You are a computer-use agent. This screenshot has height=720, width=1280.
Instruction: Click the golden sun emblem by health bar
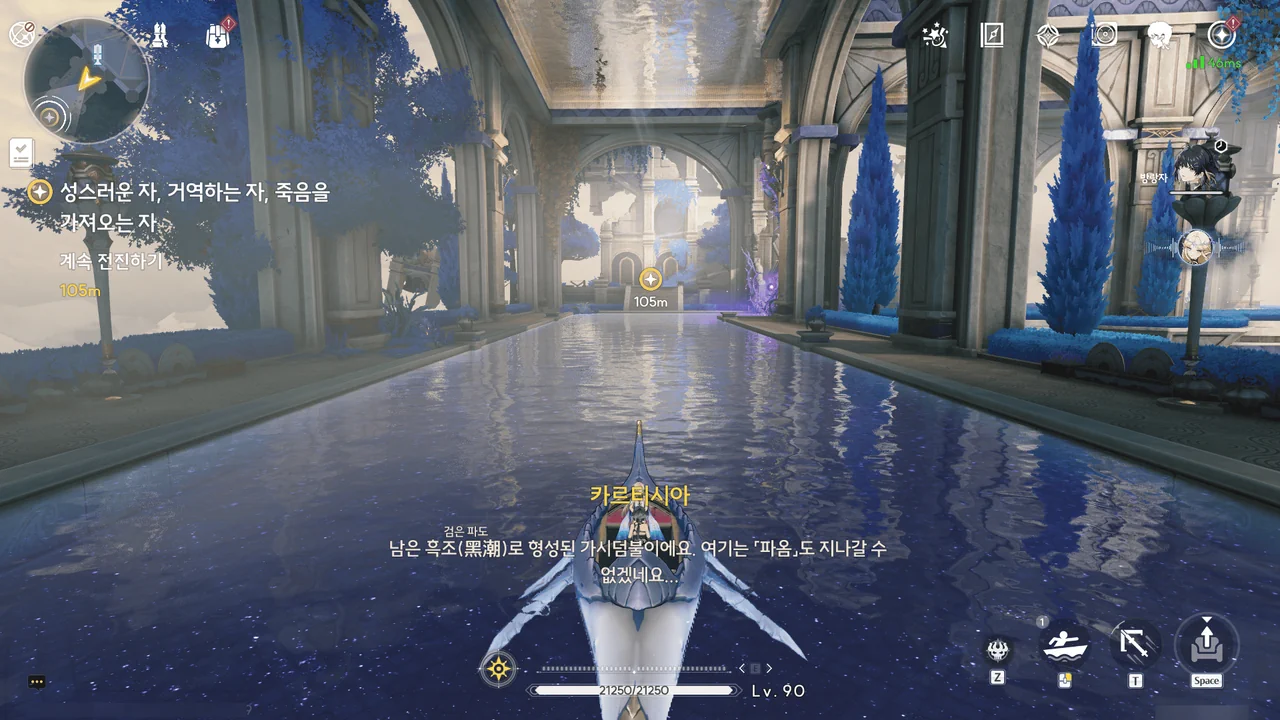[498, 667]
